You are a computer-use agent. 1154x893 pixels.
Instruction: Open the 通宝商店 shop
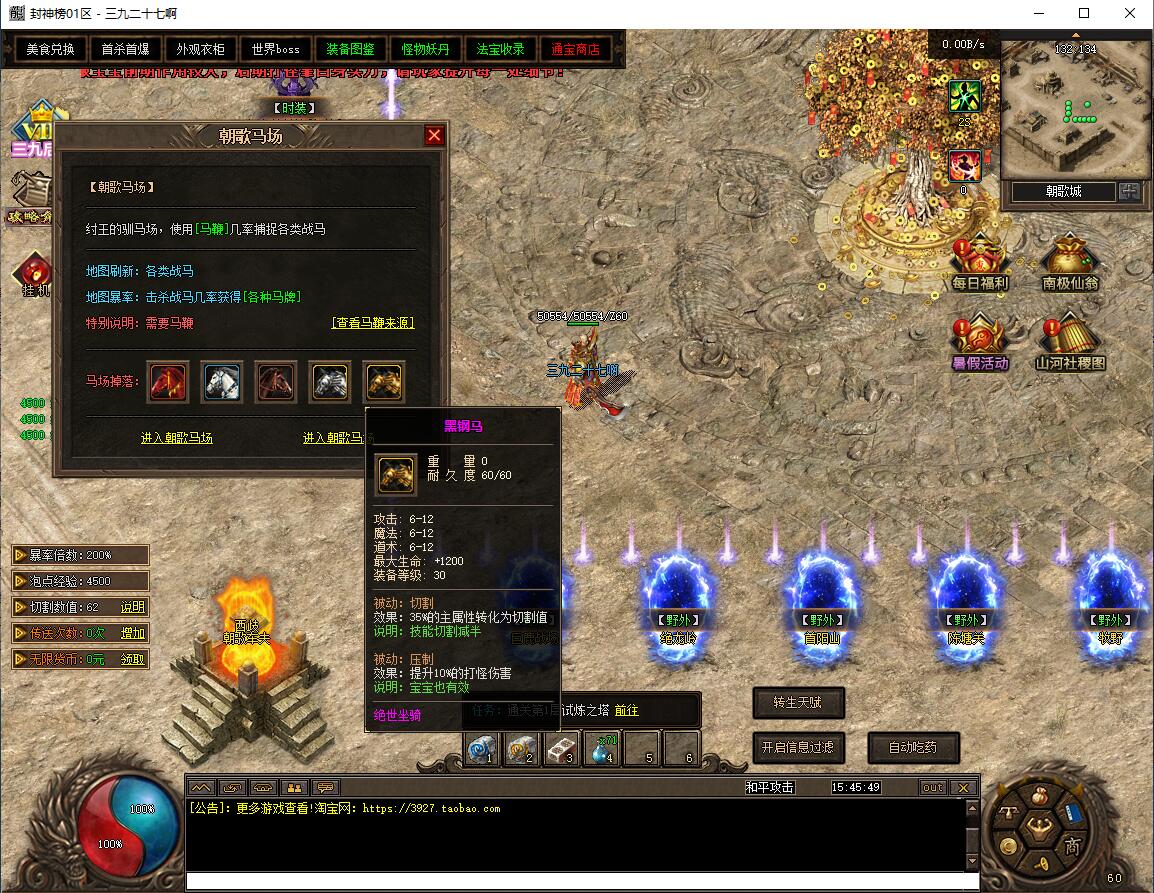click(x=575, y=49)
